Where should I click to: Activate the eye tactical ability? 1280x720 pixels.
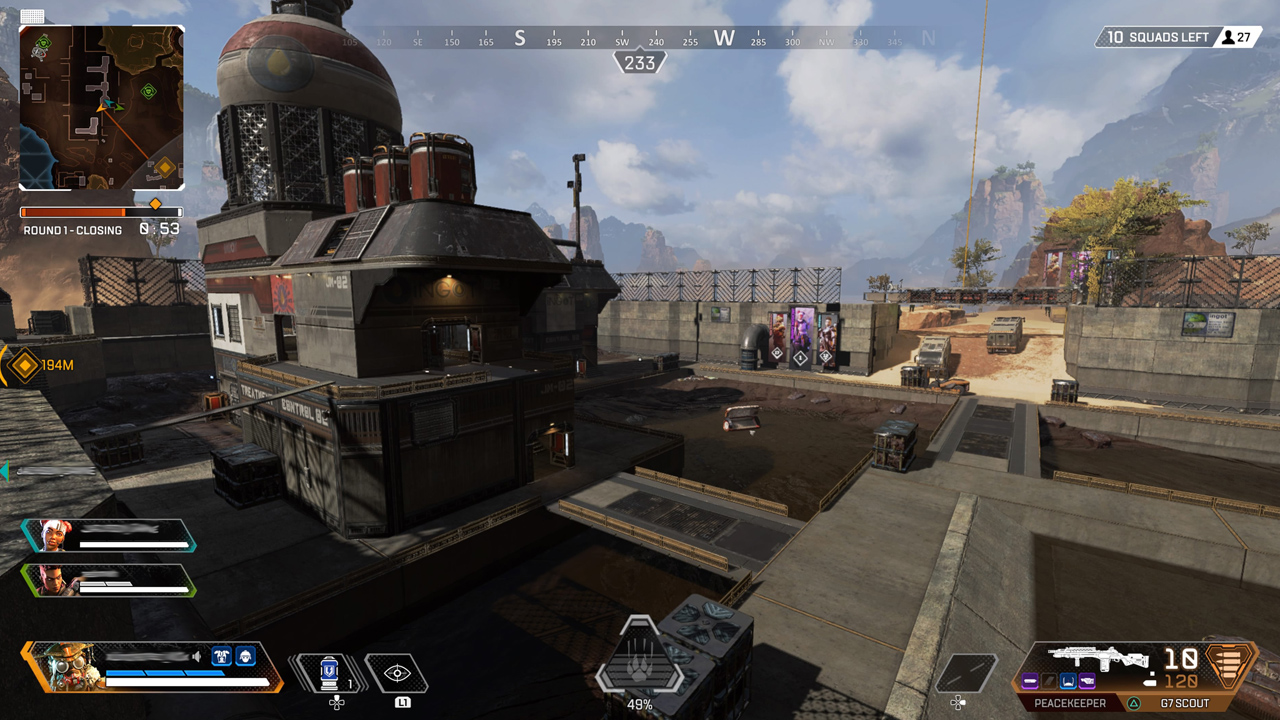pos(396,673)
